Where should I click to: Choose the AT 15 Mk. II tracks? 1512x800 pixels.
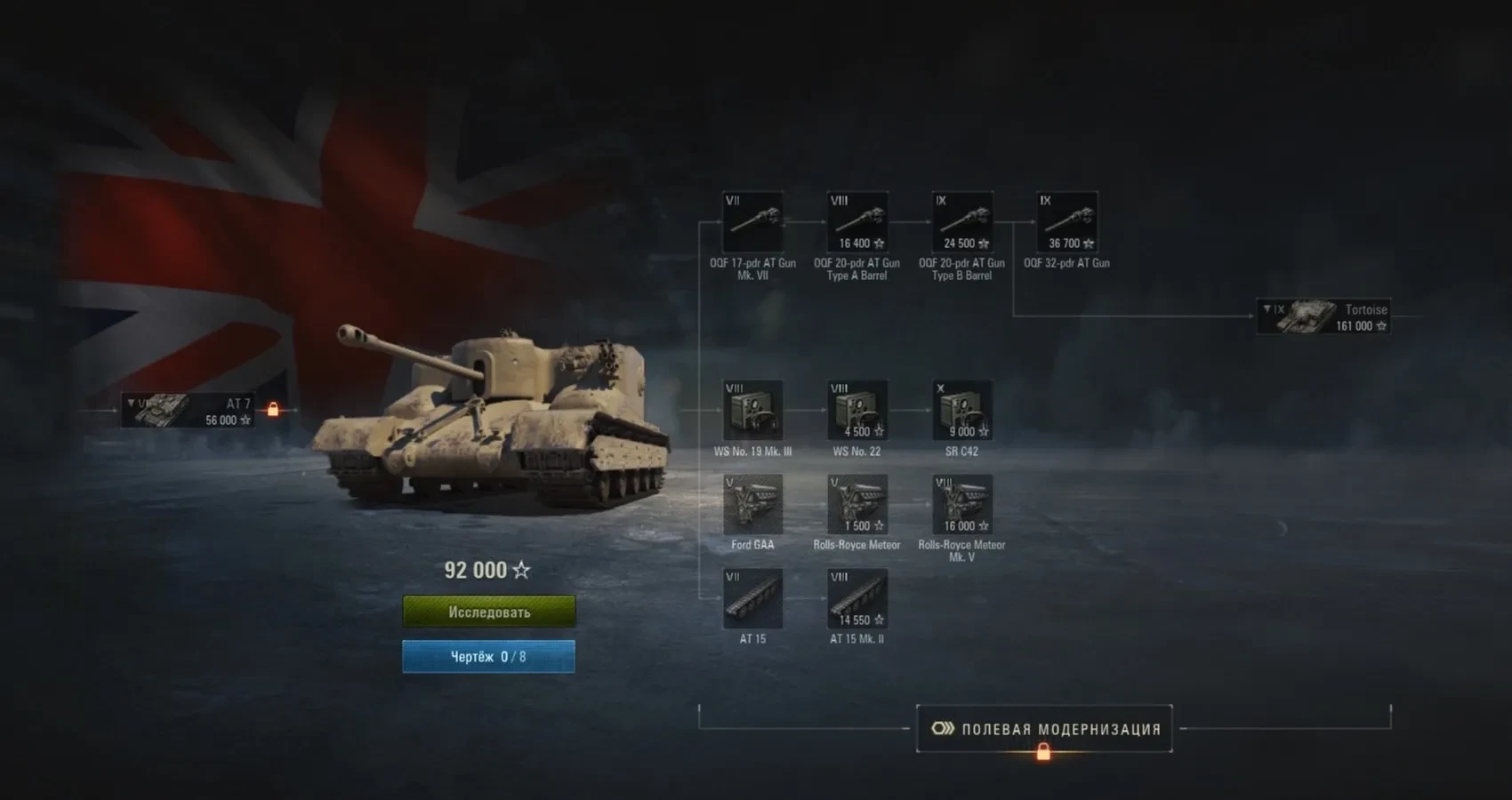point(857,599)
